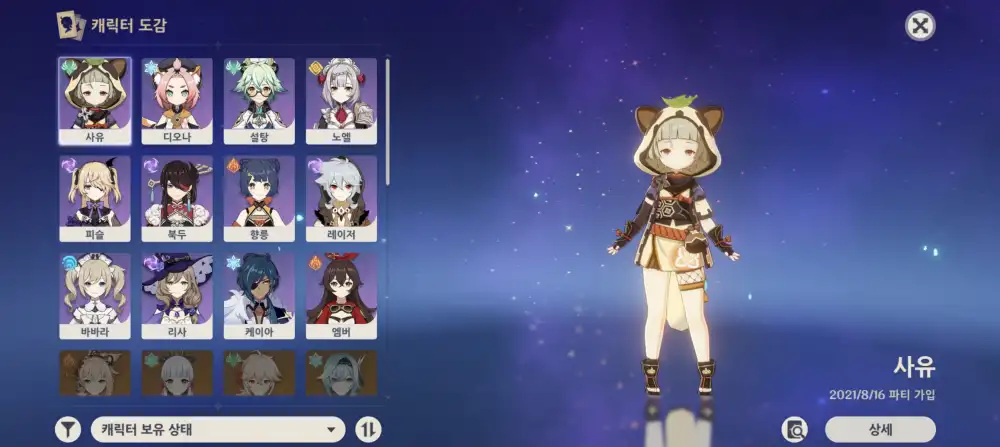
Task: Open the 캐릭터 보유 상태 sort dropdown
Action: coord(217,430)
